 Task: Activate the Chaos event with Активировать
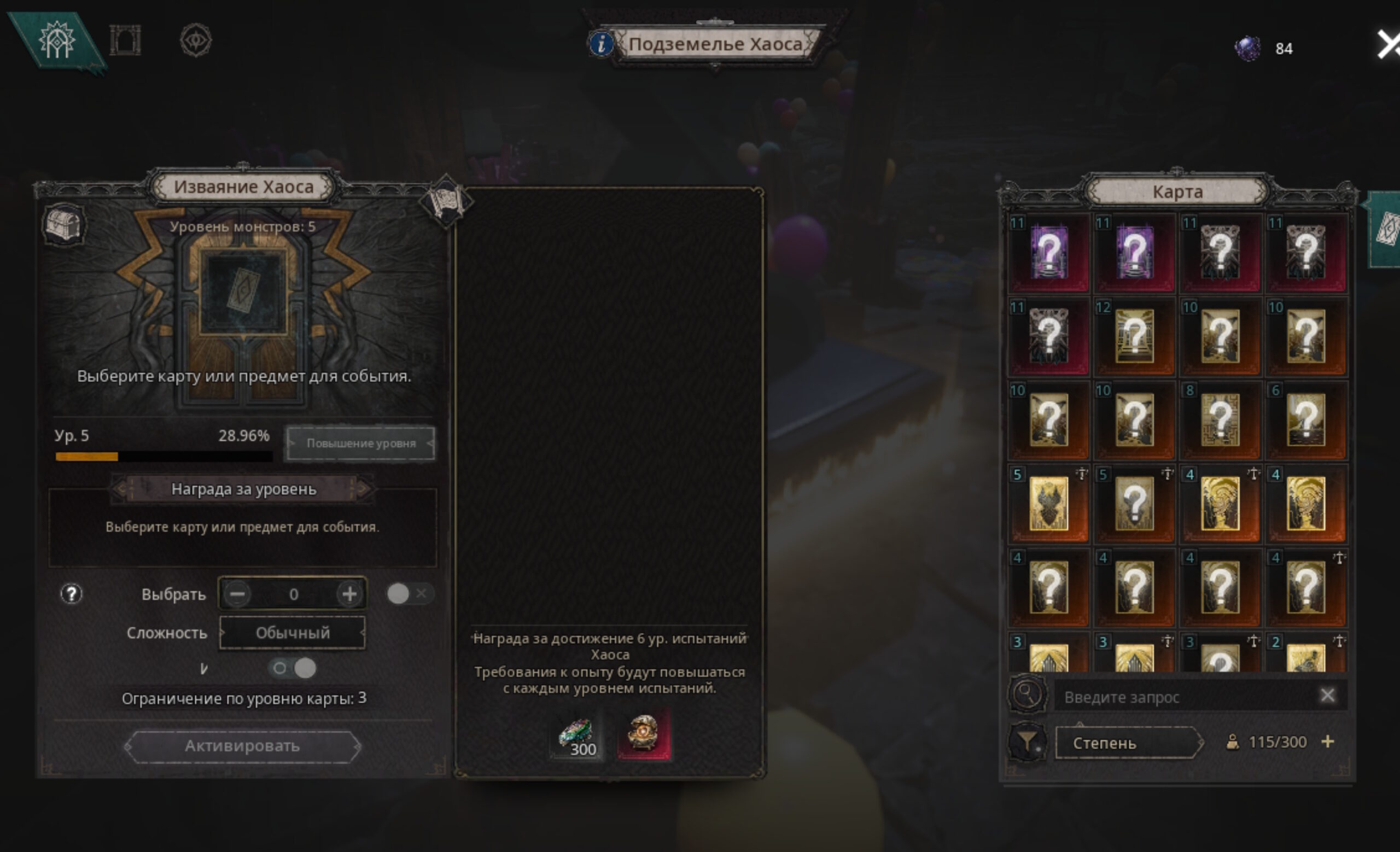click(243, 746)
